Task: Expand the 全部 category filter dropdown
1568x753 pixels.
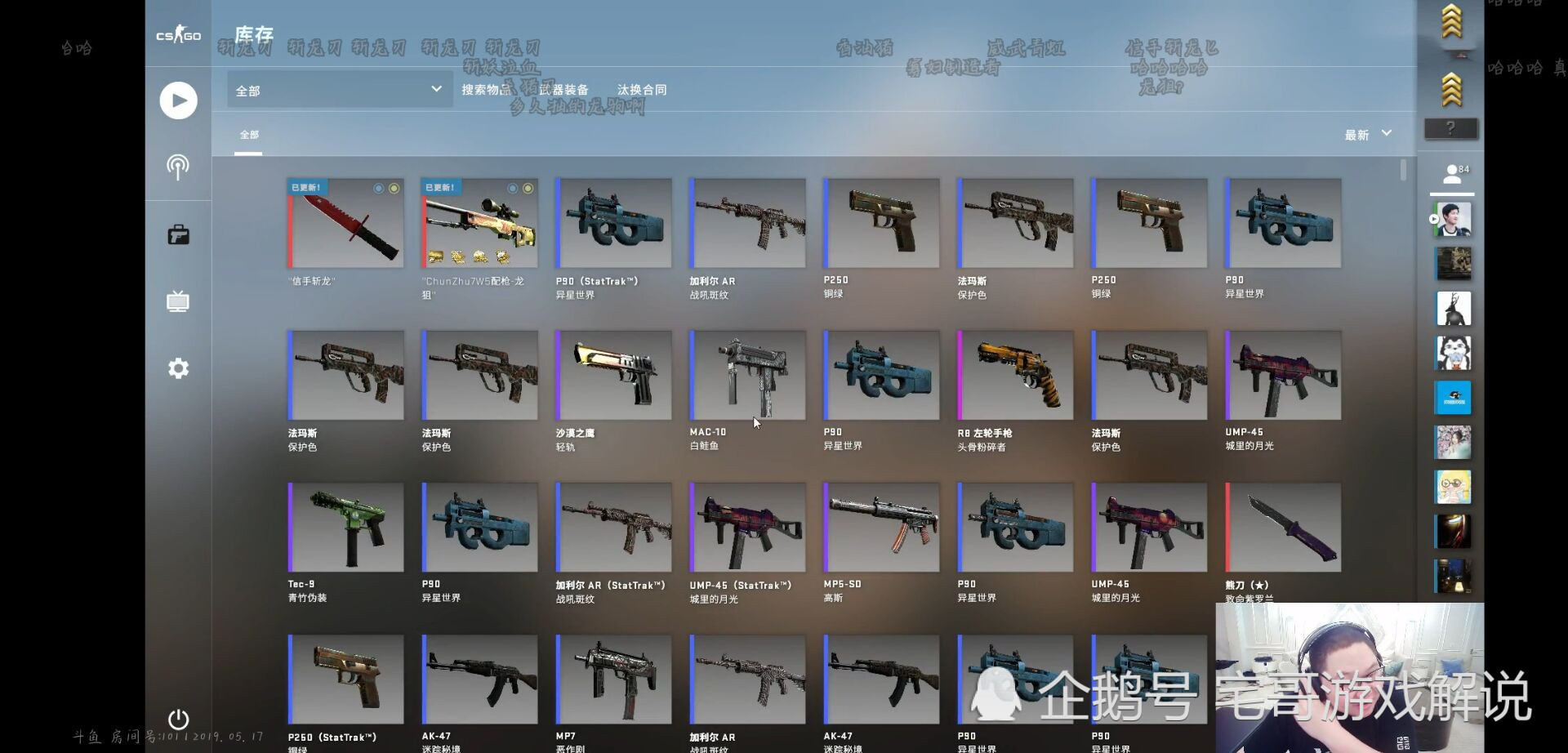Action: pyautogui.click(x=338, y=90)
